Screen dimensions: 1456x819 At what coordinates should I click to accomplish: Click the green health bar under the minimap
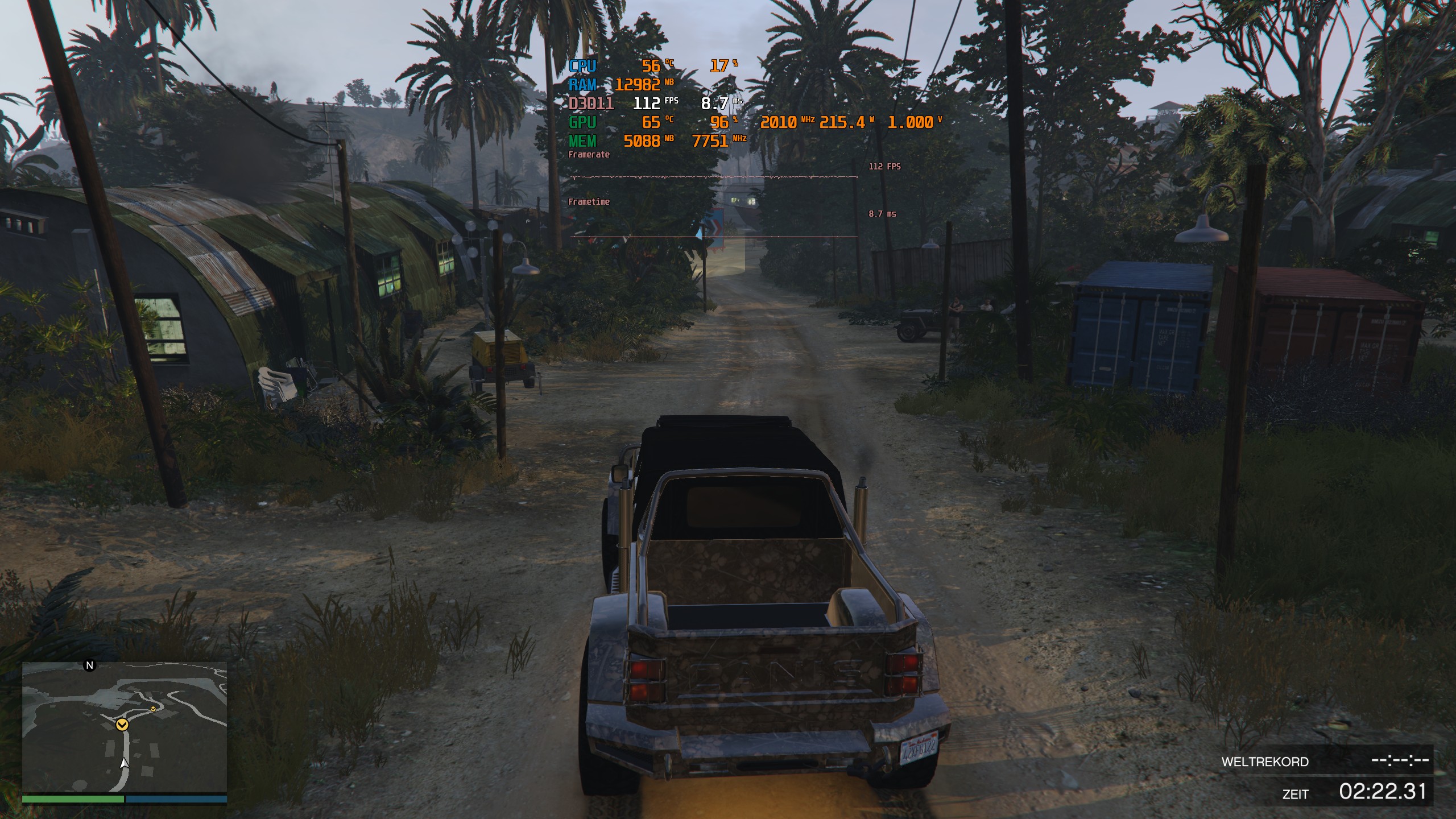[x=74, y=799]
